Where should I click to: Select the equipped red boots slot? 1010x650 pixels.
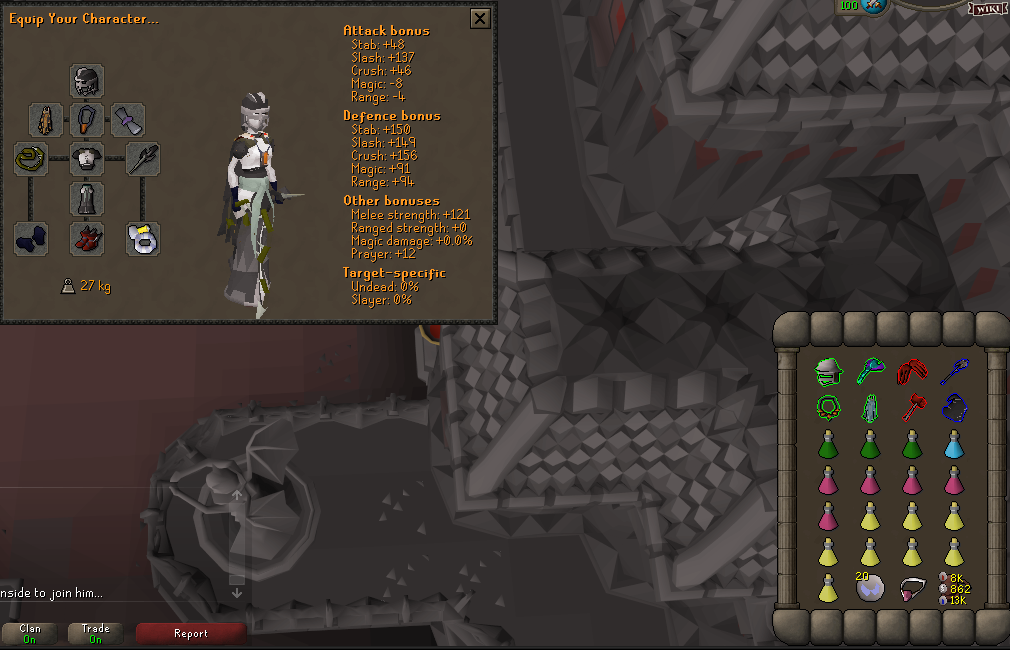coord(88,239)
